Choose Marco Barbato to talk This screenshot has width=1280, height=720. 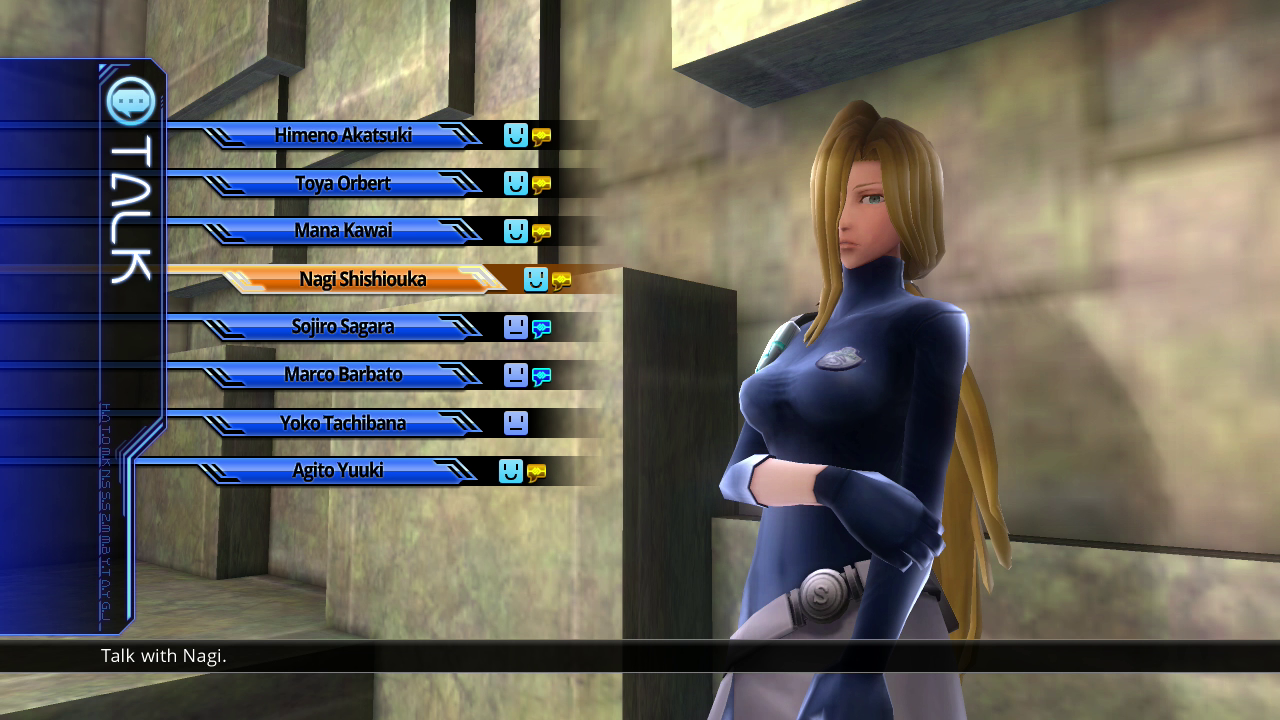tap(343, 375)
